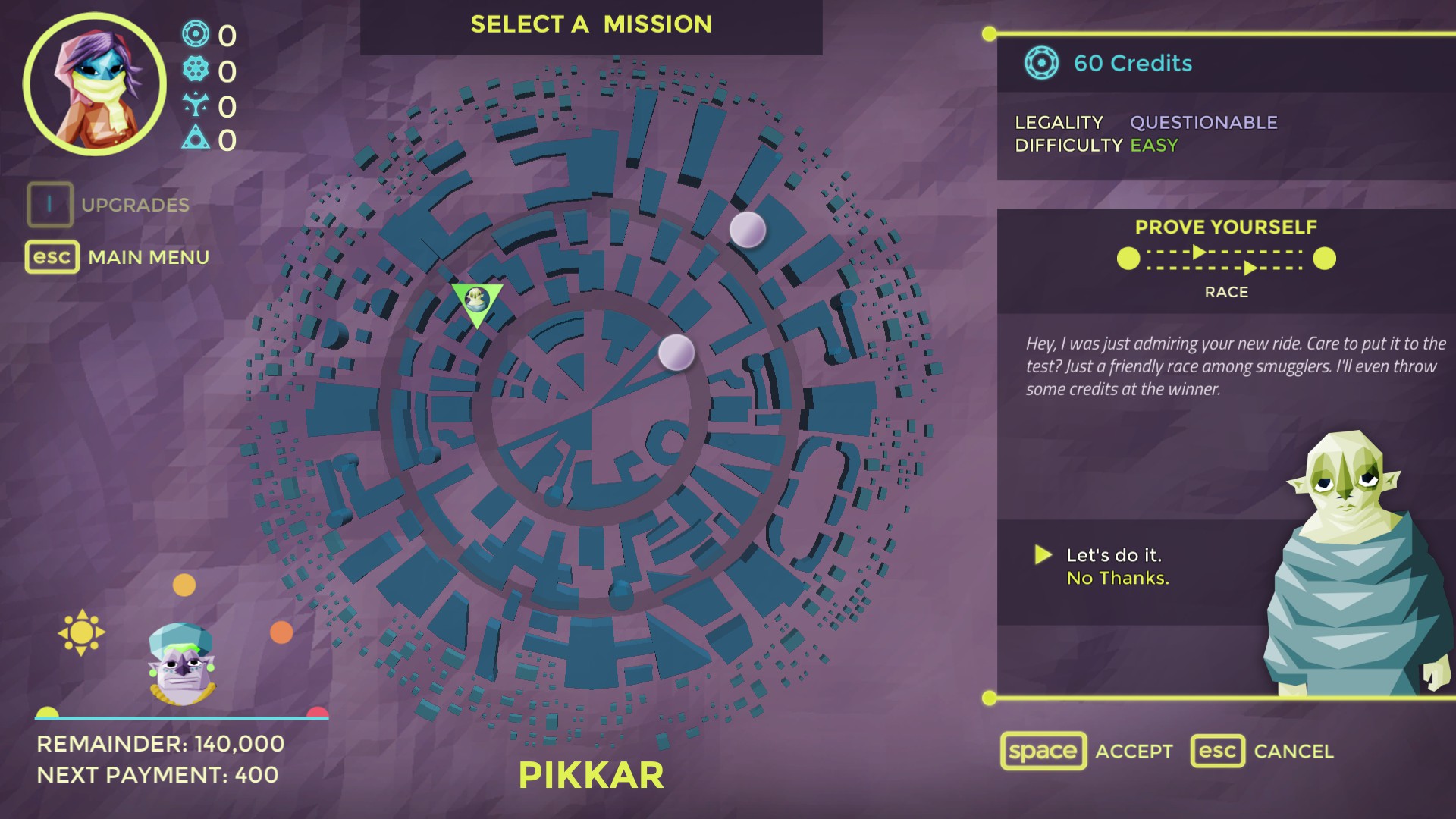
Task: Decline with "No Thanks." option
Action: coord(1118,579)
